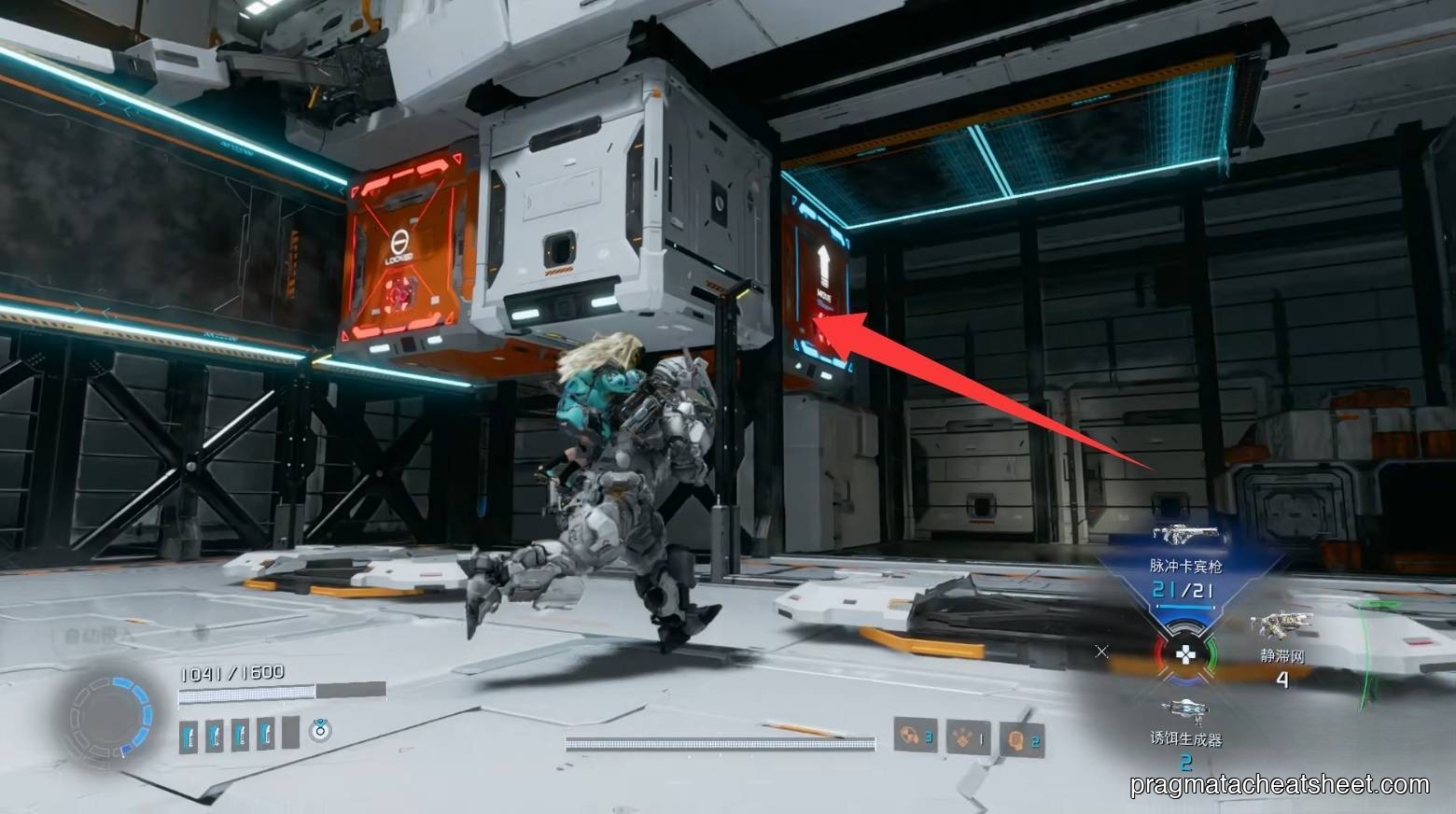
Task: Open the pragmatacheatsheet.com watermark link
Action: pyautogui.click(x=1279, y=784)
